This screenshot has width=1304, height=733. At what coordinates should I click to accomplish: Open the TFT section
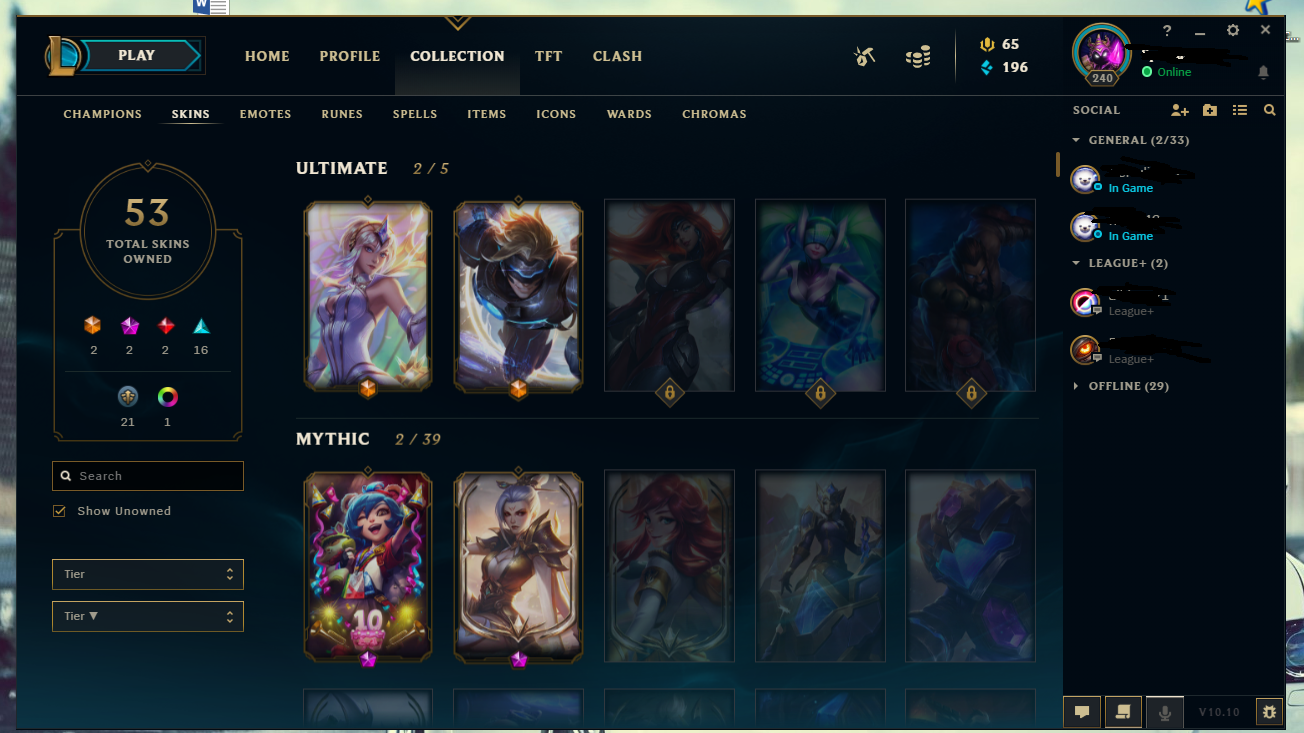coord(548,56)
